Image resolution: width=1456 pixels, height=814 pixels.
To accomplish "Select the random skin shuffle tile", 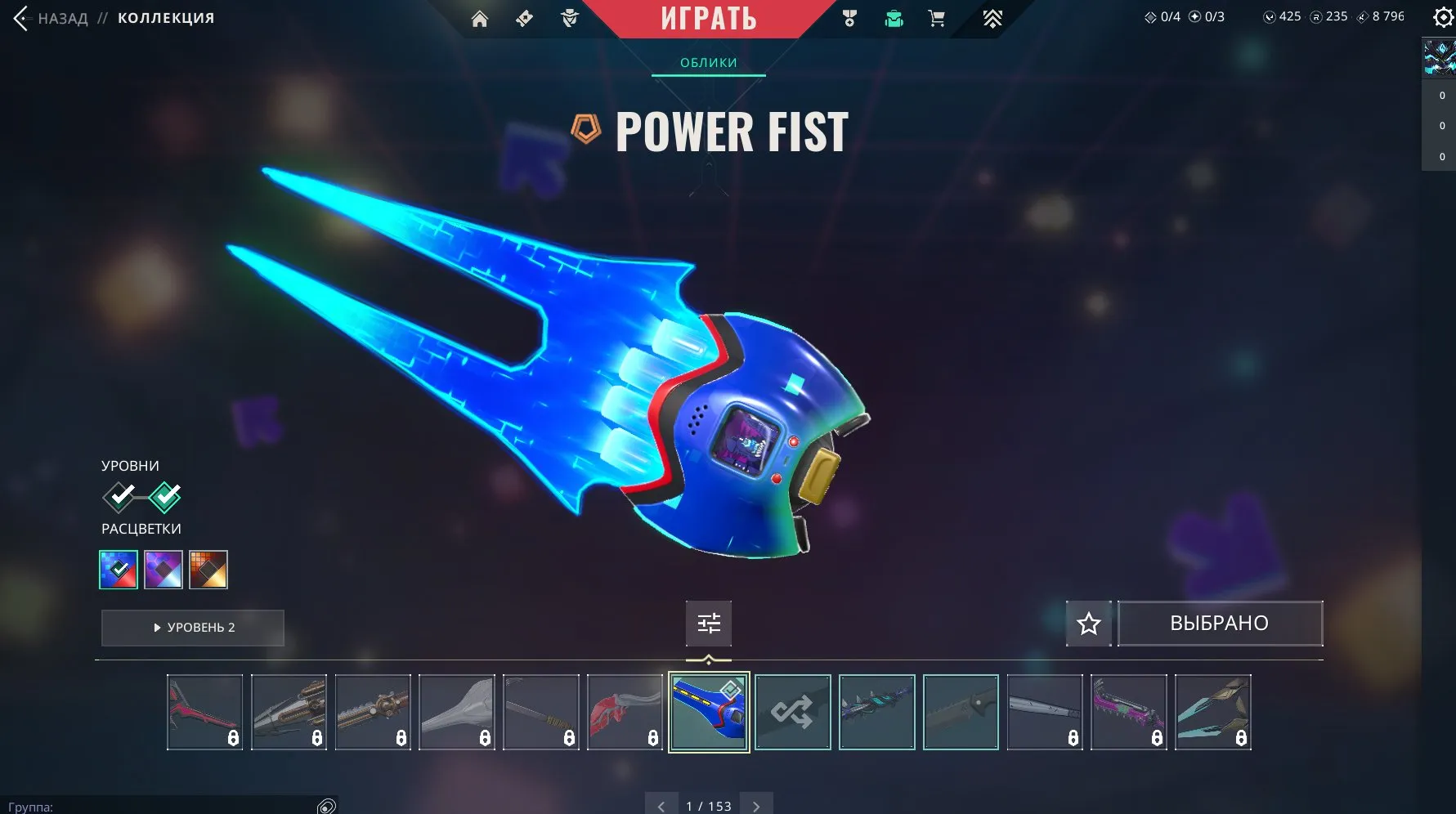I will tap(792, 712).
